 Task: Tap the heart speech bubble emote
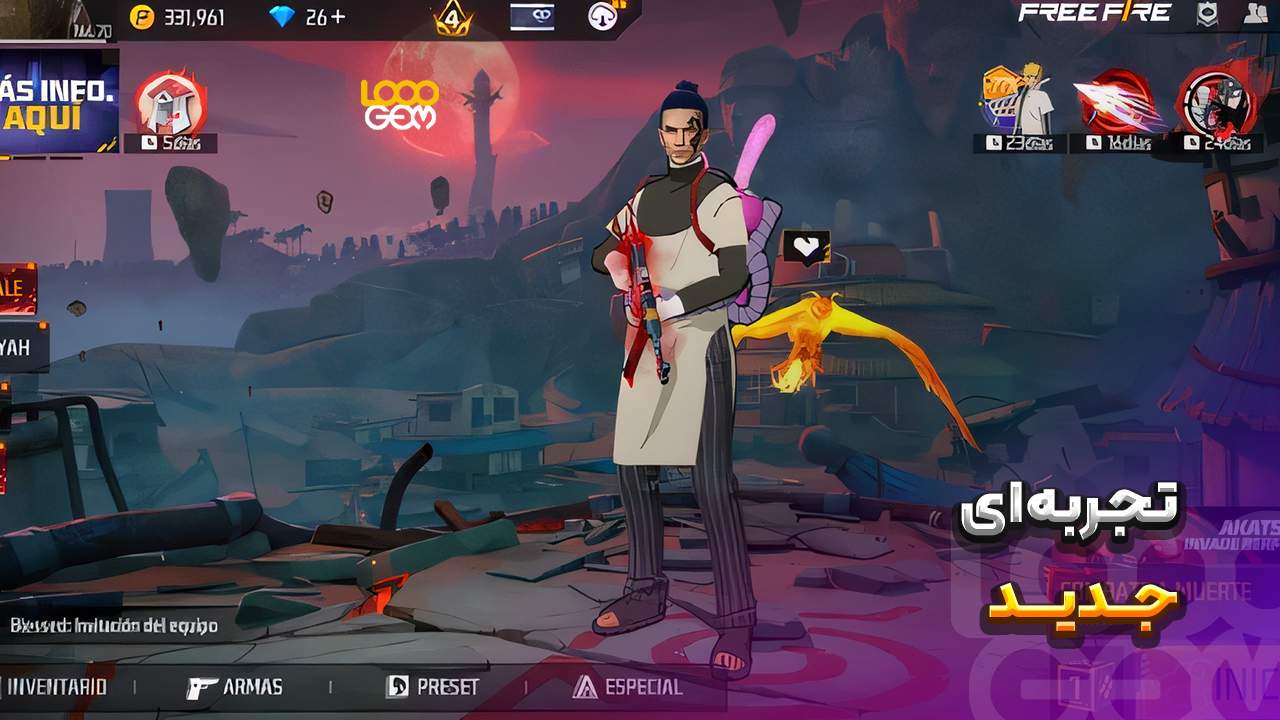coord(806,247)
